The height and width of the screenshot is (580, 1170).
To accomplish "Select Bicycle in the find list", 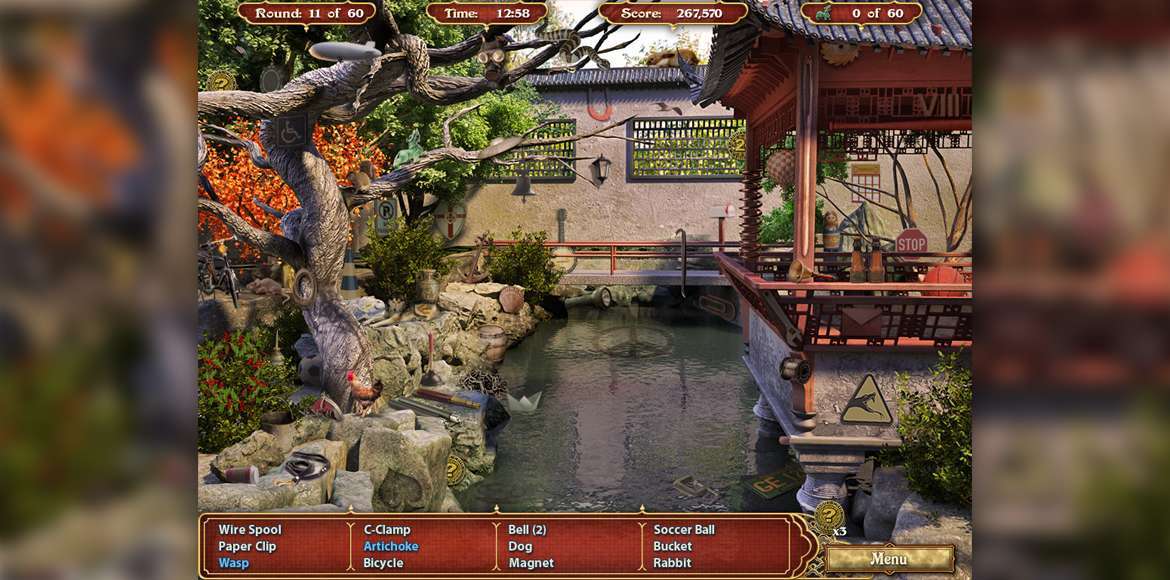I will click(383, 563).
